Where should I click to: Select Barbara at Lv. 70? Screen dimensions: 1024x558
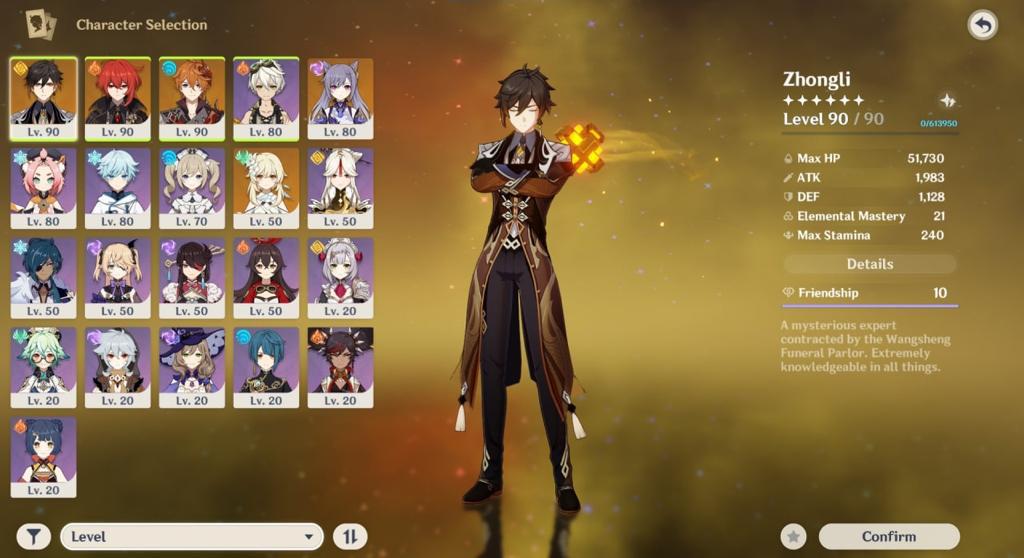(192, 187)
